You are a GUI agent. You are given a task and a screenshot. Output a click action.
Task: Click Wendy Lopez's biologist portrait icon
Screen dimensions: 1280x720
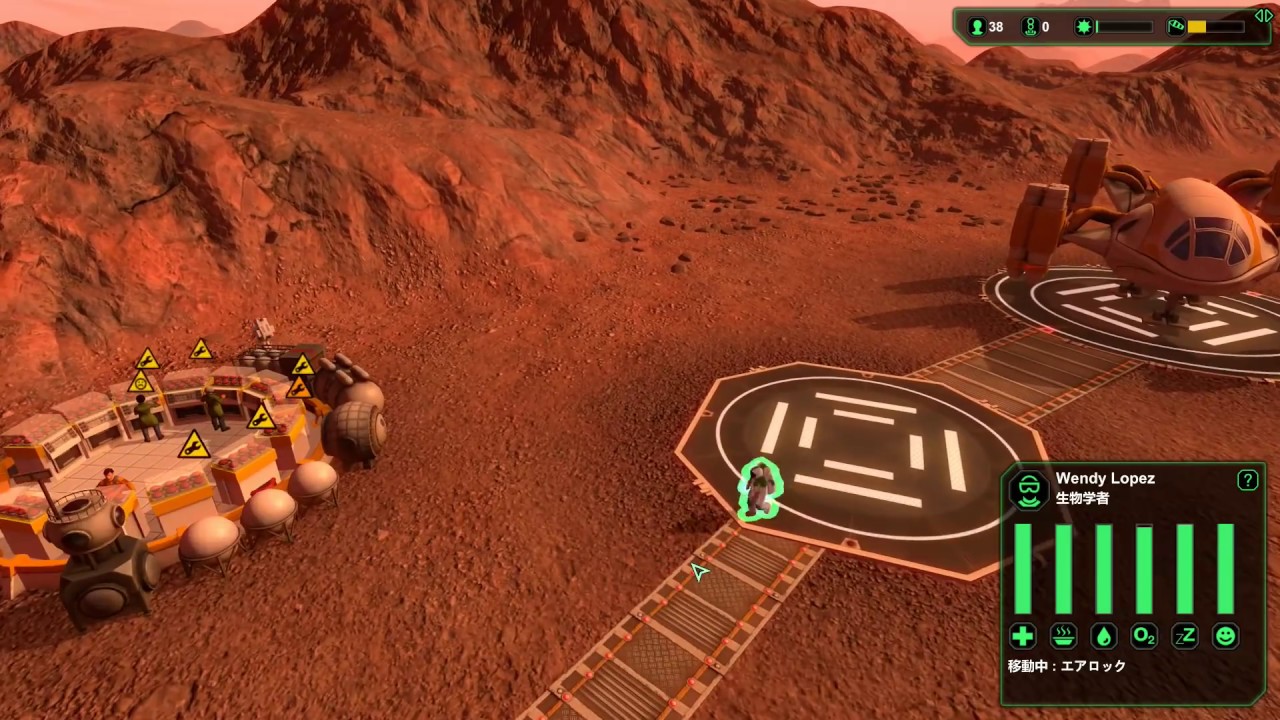tap(1028, 489)
